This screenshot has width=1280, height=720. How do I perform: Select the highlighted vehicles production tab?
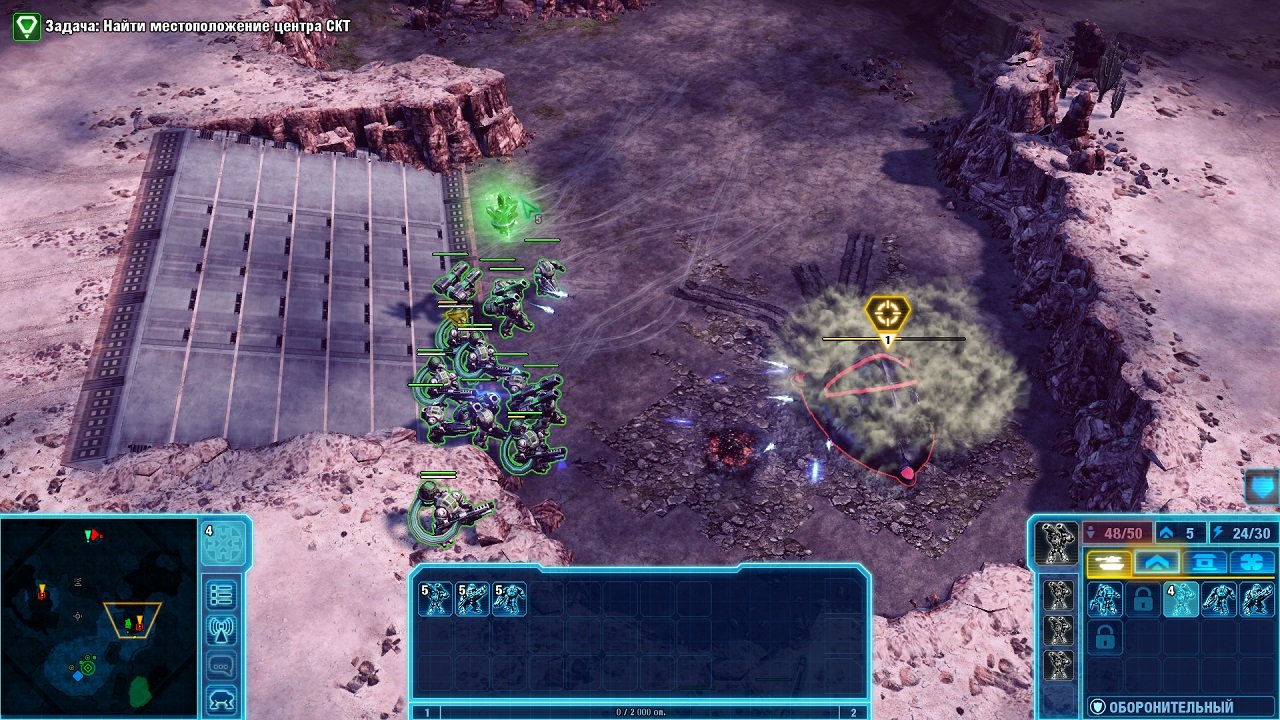1109,562
